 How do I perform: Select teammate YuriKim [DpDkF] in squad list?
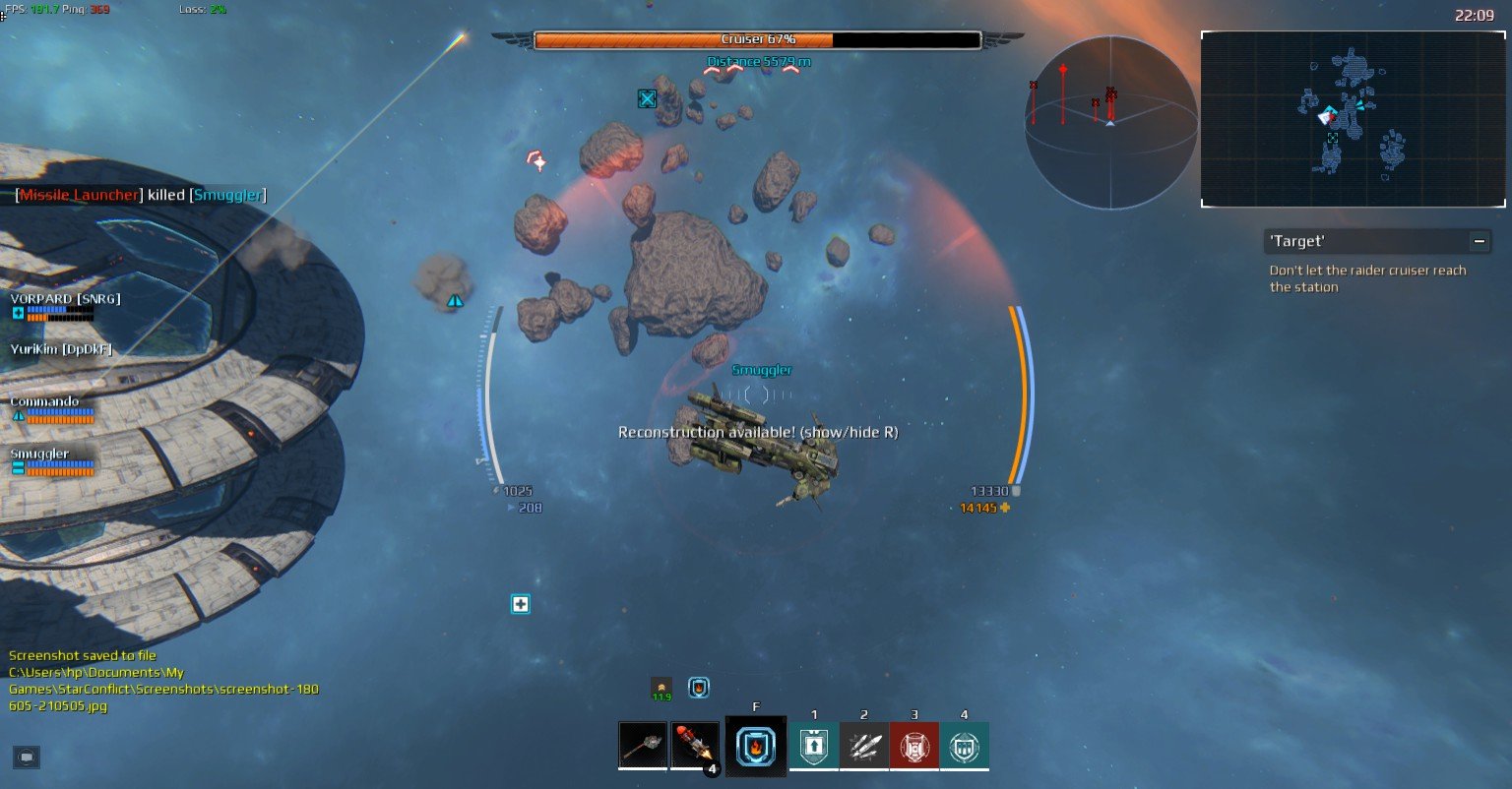tap(61, 349)
